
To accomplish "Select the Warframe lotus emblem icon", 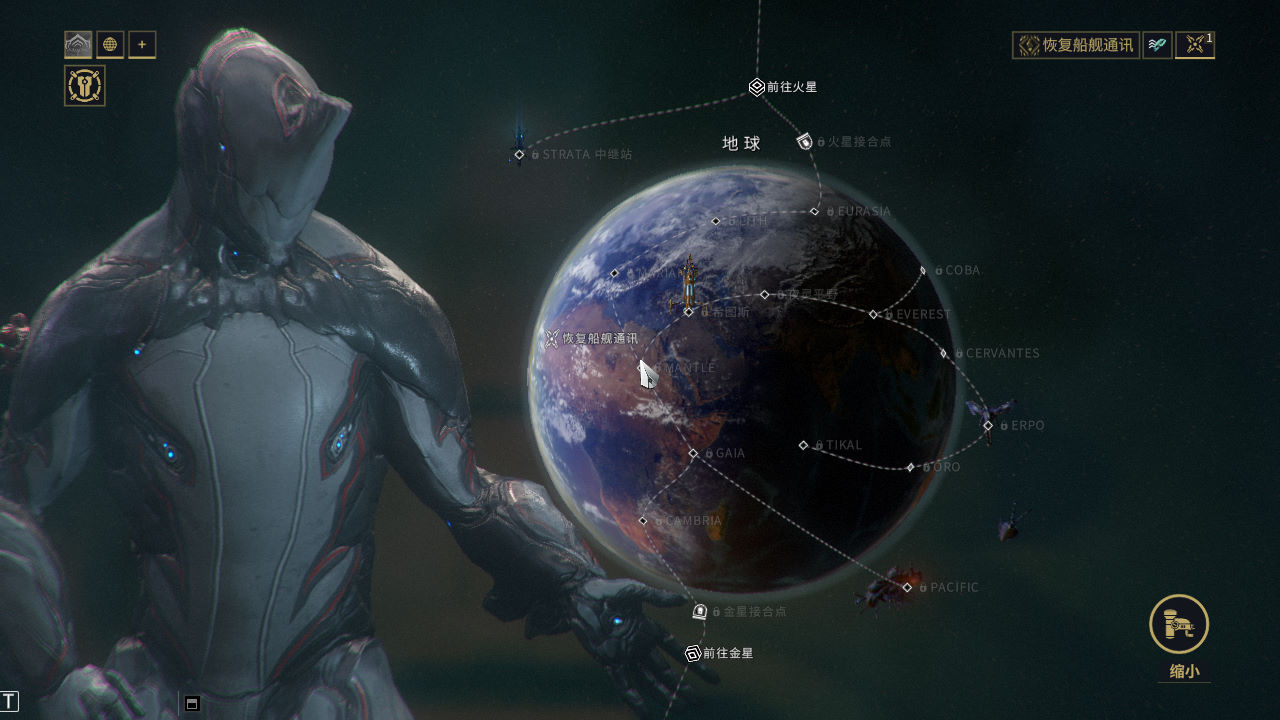I will (x=78, y=45).
